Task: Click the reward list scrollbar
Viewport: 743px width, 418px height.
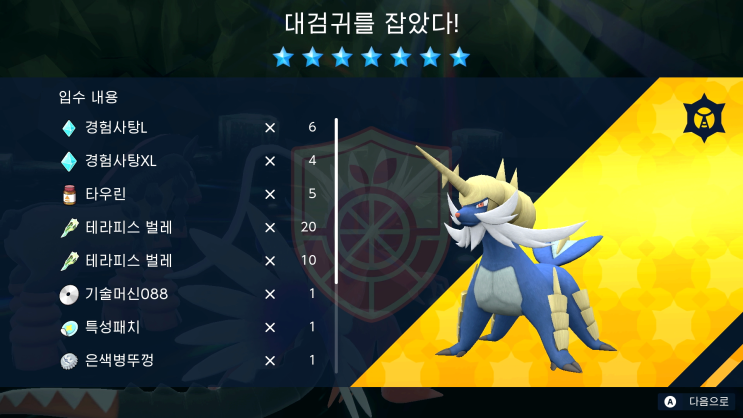Action: (336, 200)
